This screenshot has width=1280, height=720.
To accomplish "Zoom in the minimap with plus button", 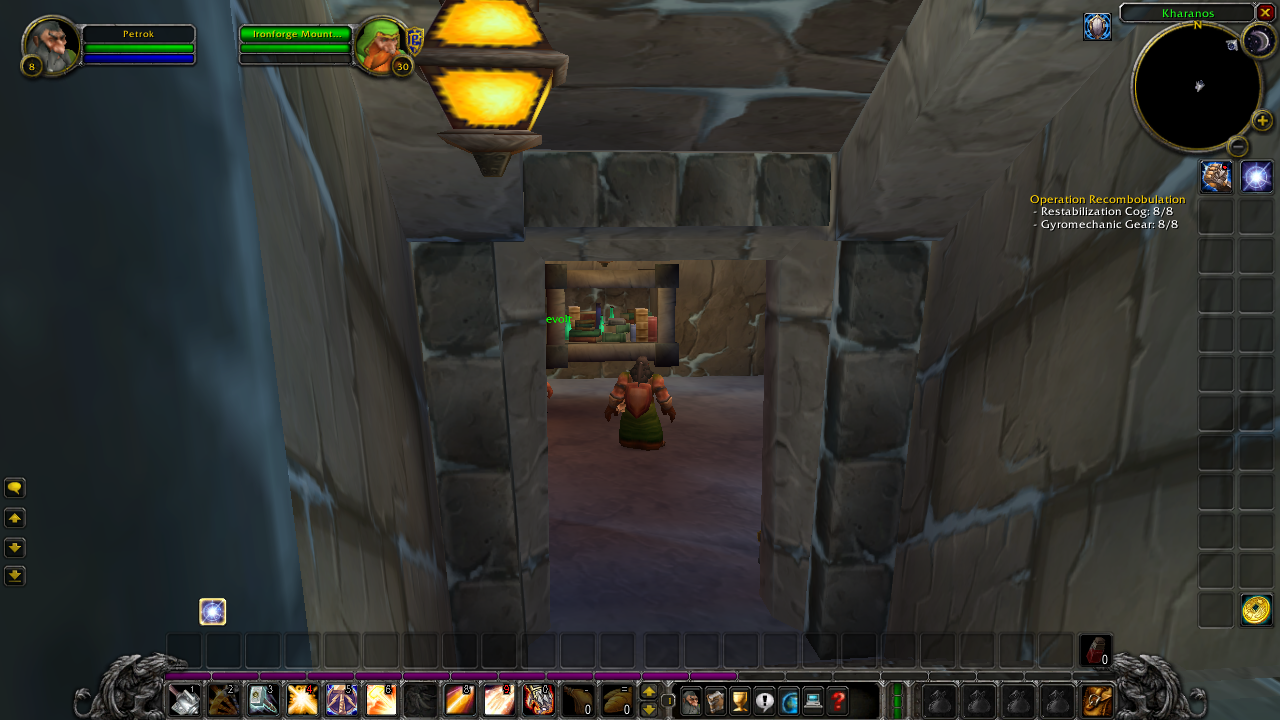I will coord(1261,121).
